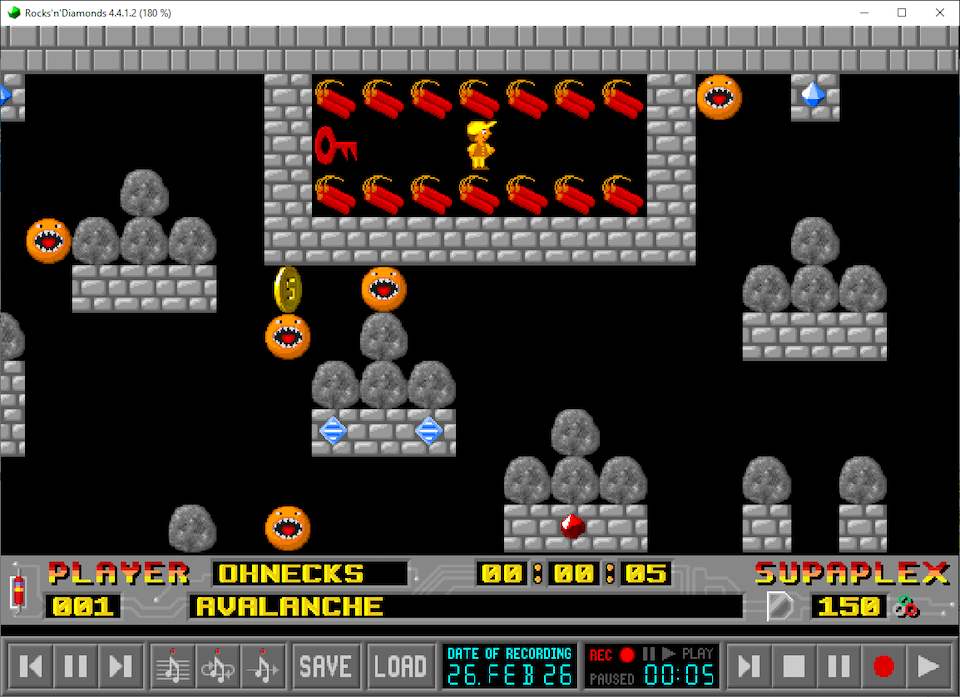Close the Rocks'n'Diamonds window
The width and height of the screenshot is (960, 697).
click(x=936, y=12)
